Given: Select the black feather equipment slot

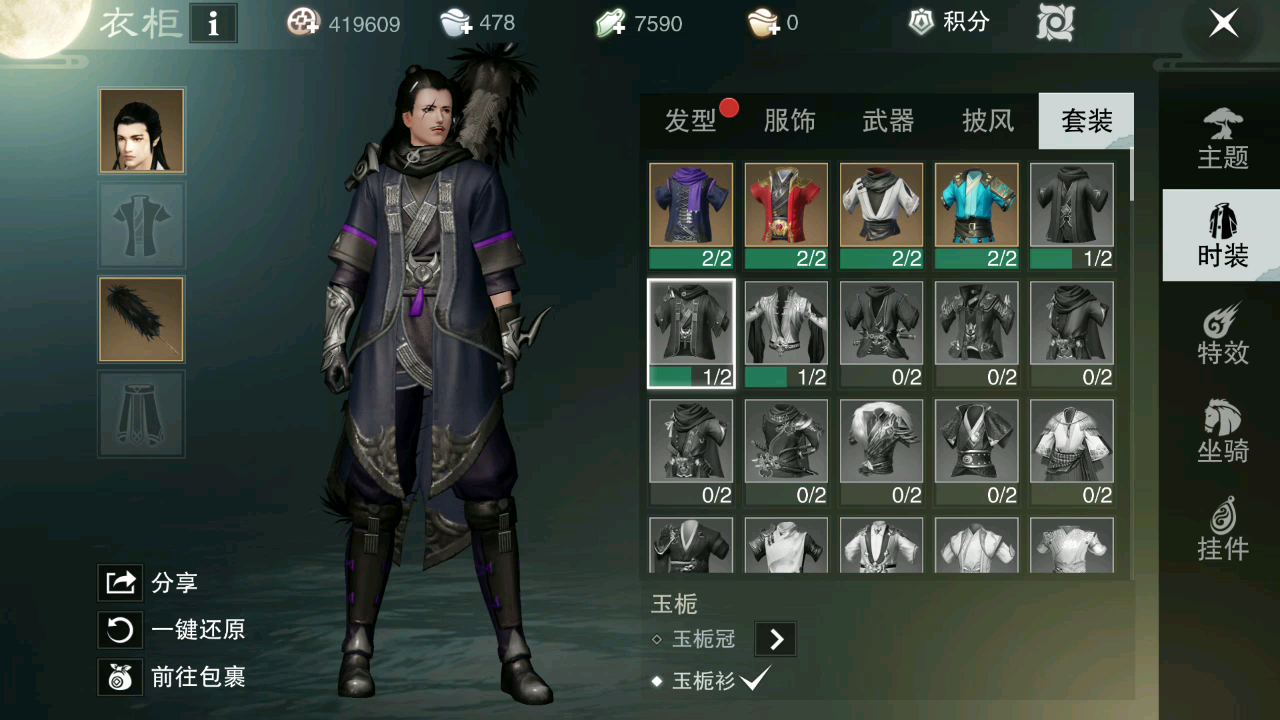Looking at the screenshot, I should point(141,319).
